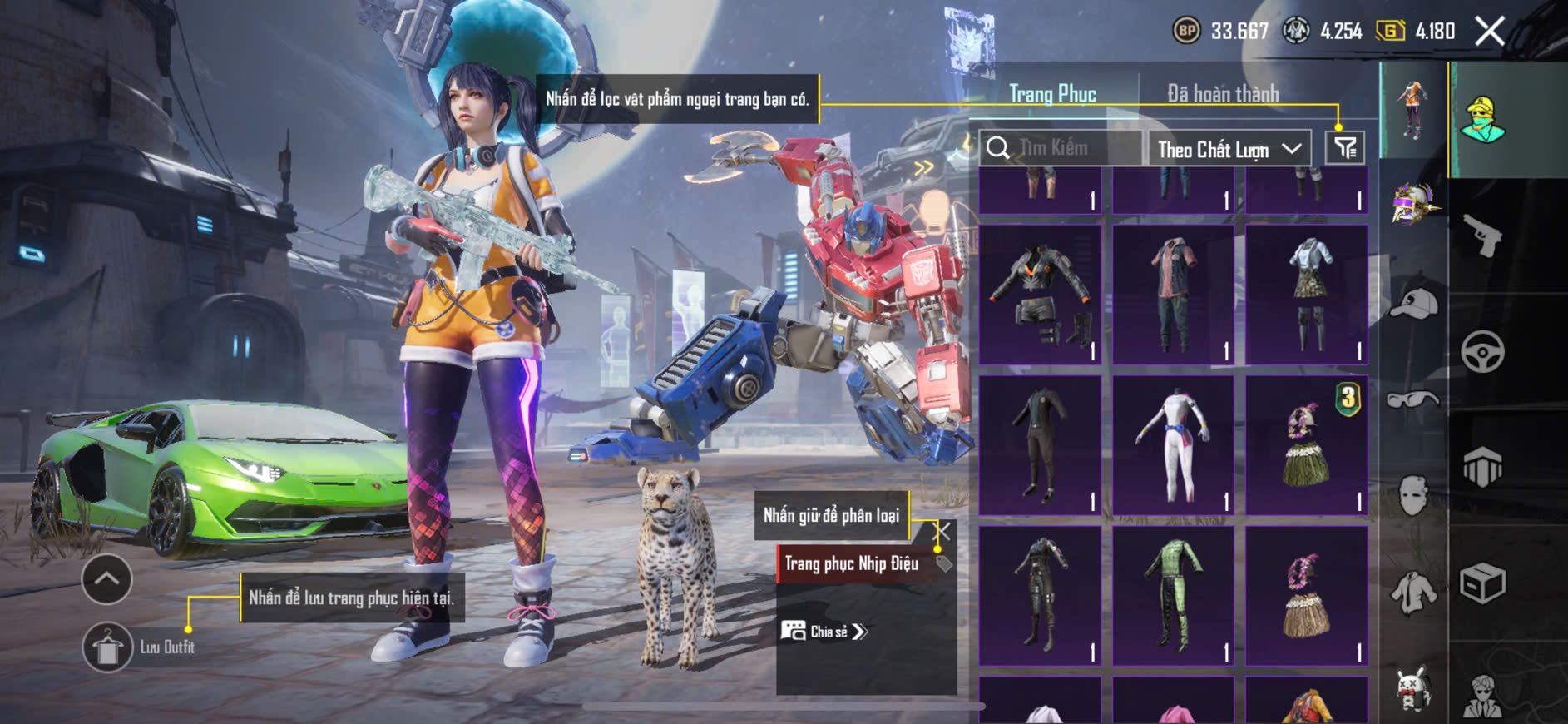Image resolution: width=1568 pixels, height=724 pixels.
Task: Choose the face mask category
Action: tap(1413, 497)
